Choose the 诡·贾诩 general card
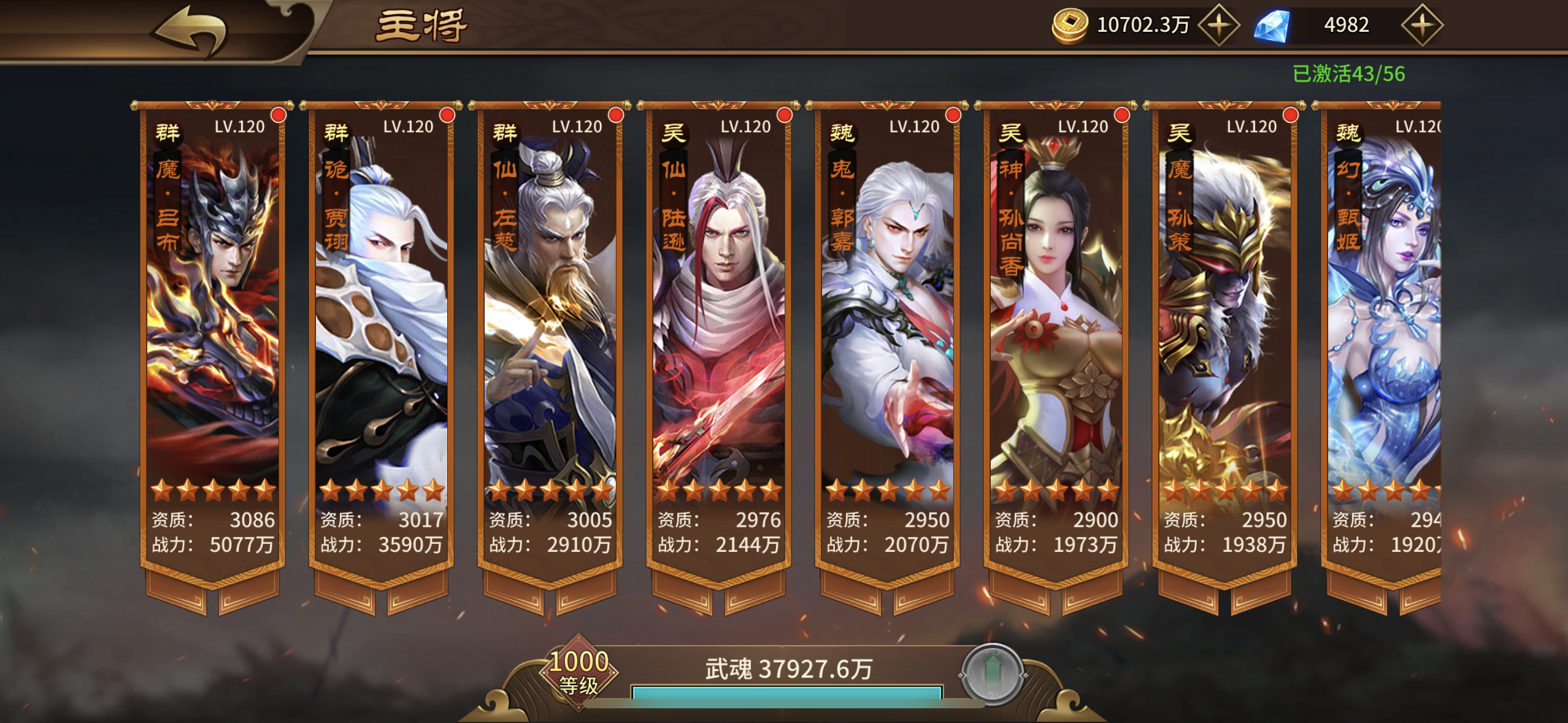The width and height of the screenshot is (1568, 723). click(381, 343)
